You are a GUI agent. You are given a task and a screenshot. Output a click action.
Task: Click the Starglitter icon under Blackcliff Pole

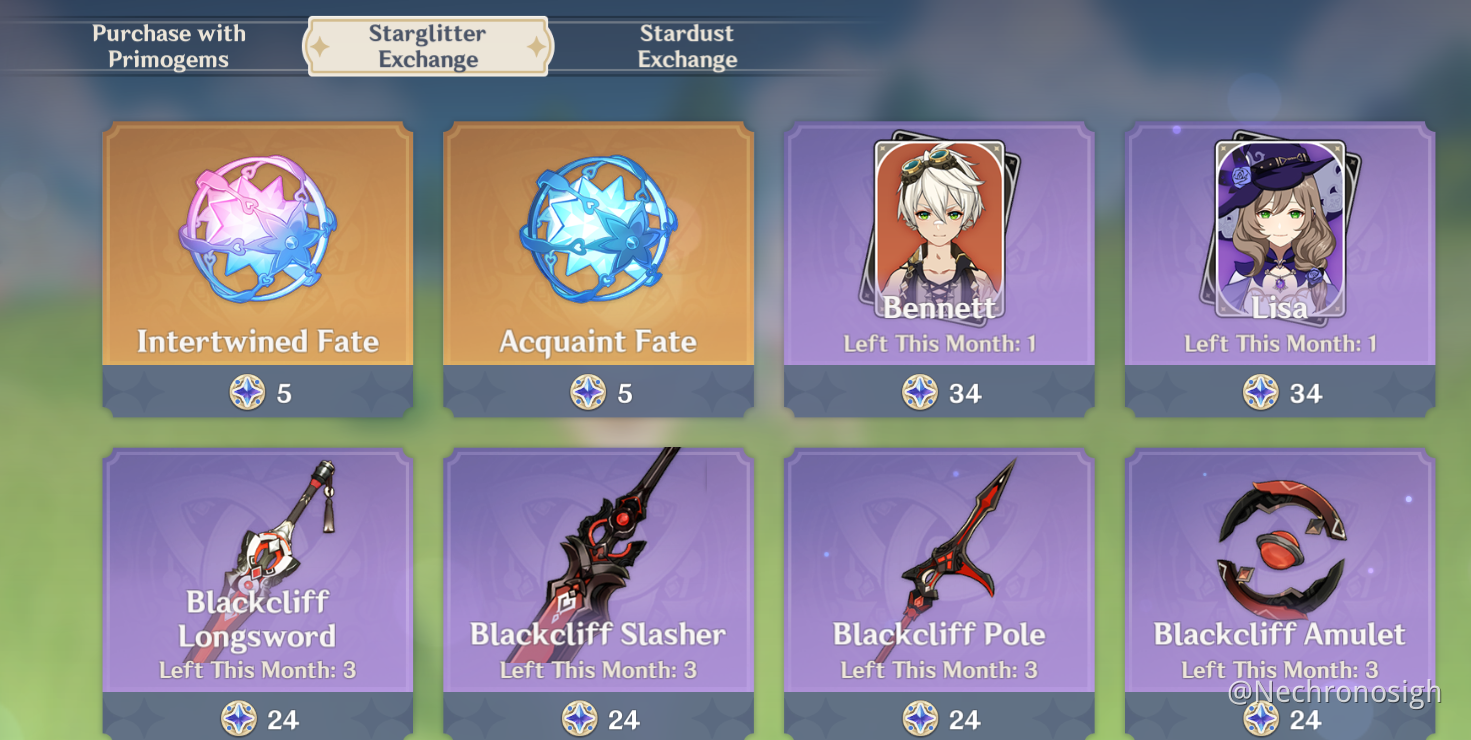tap(918, 719)
